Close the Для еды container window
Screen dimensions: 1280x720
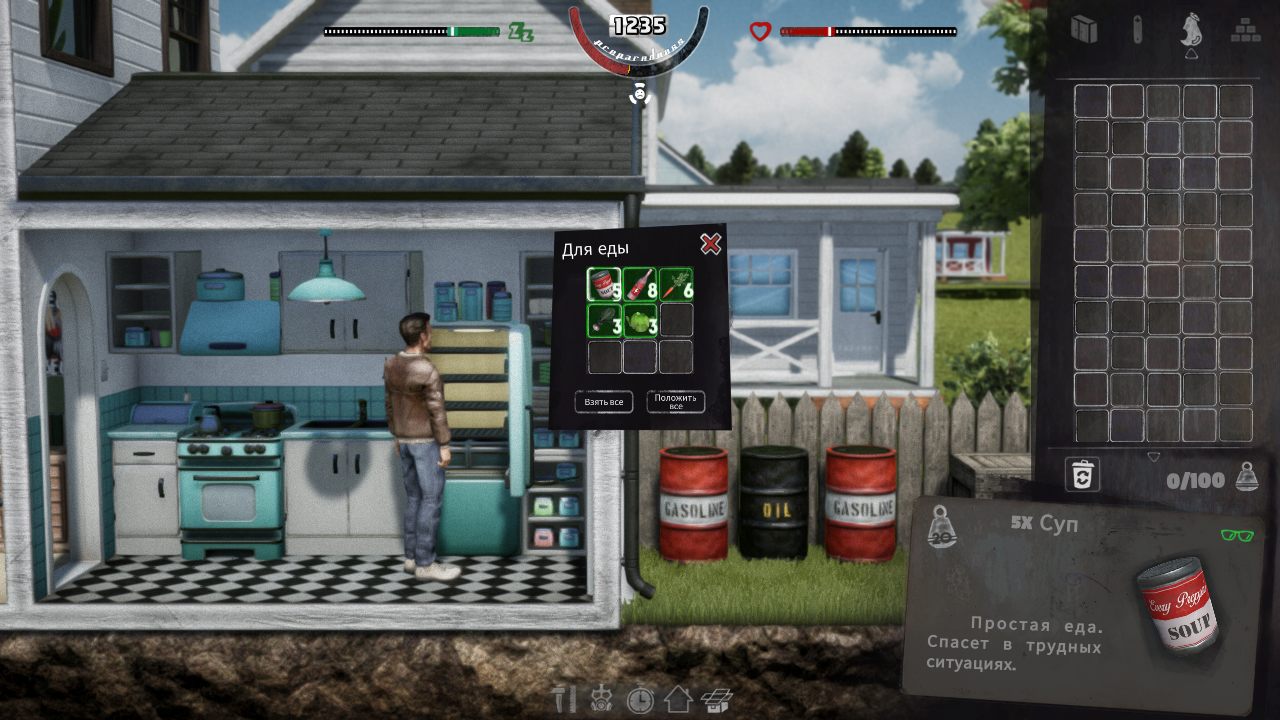click(x=710, y=243)
